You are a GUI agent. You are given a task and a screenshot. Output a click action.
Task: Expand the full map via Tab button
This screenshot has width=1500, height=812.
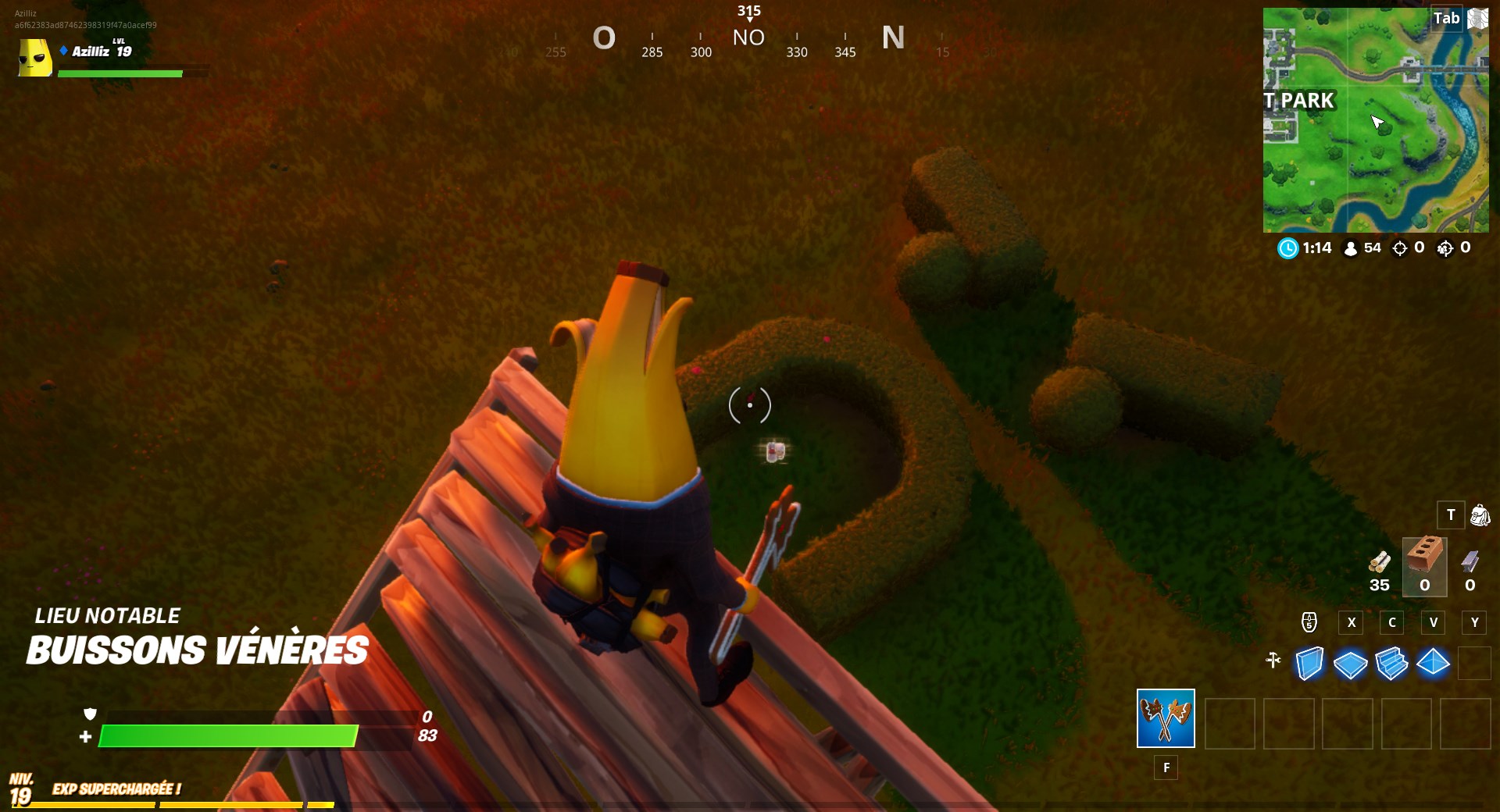click(1445, 18)
